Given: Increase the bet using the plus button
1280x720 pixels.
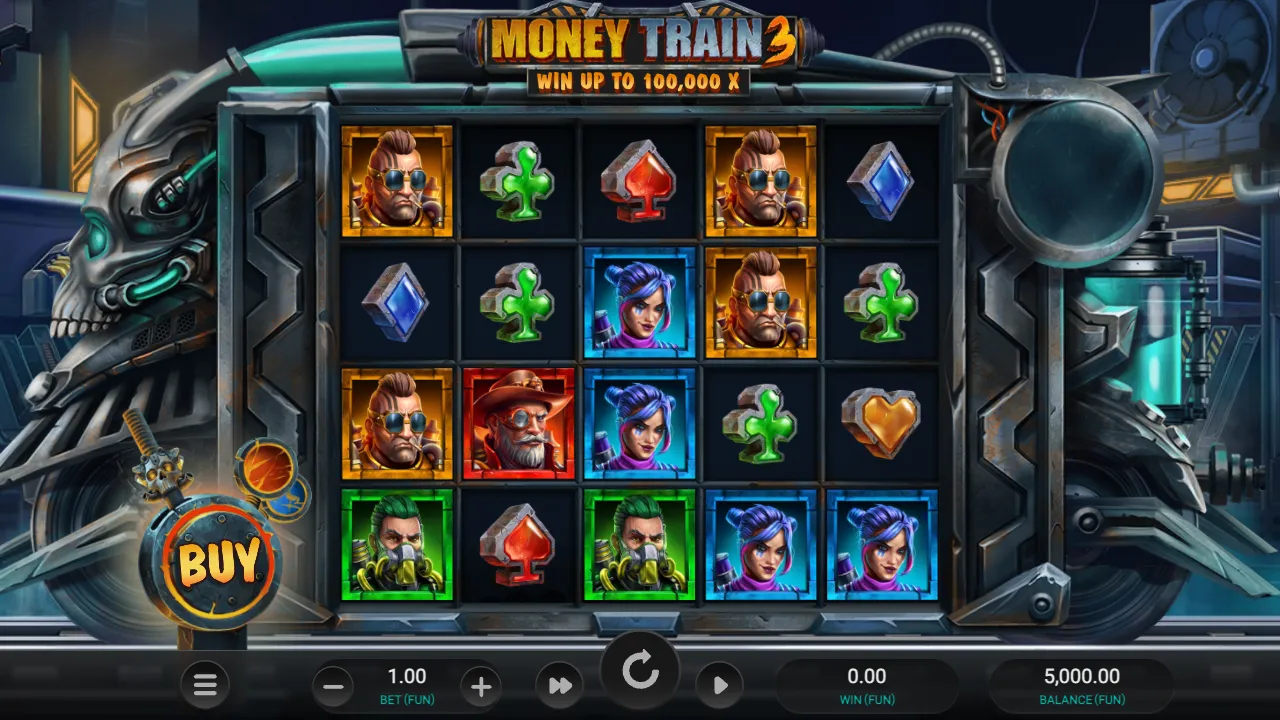Looking at the screenshot, I should [481, 686].
